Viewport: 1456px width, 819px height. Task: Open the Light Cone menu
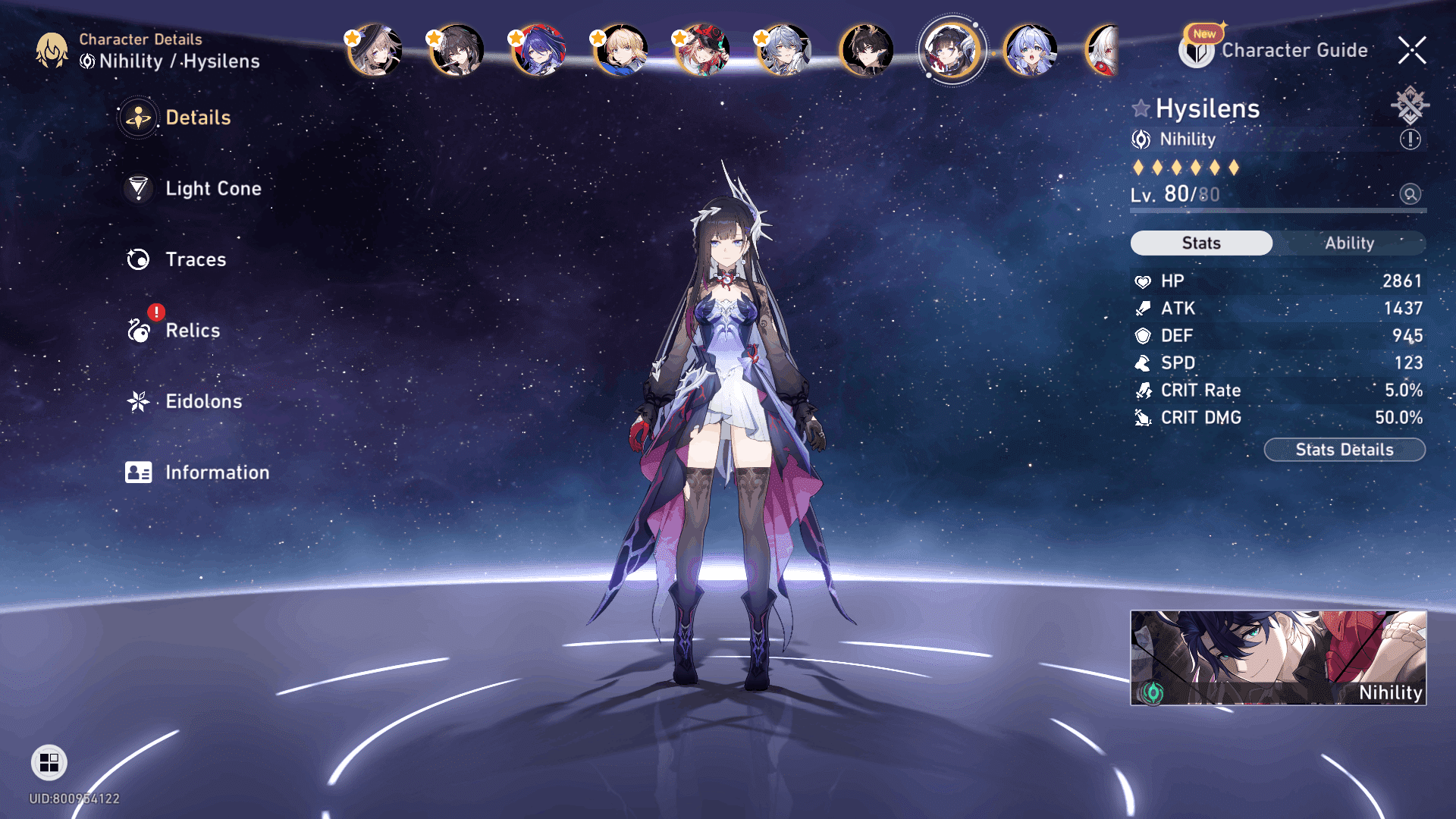click(212, 189)
